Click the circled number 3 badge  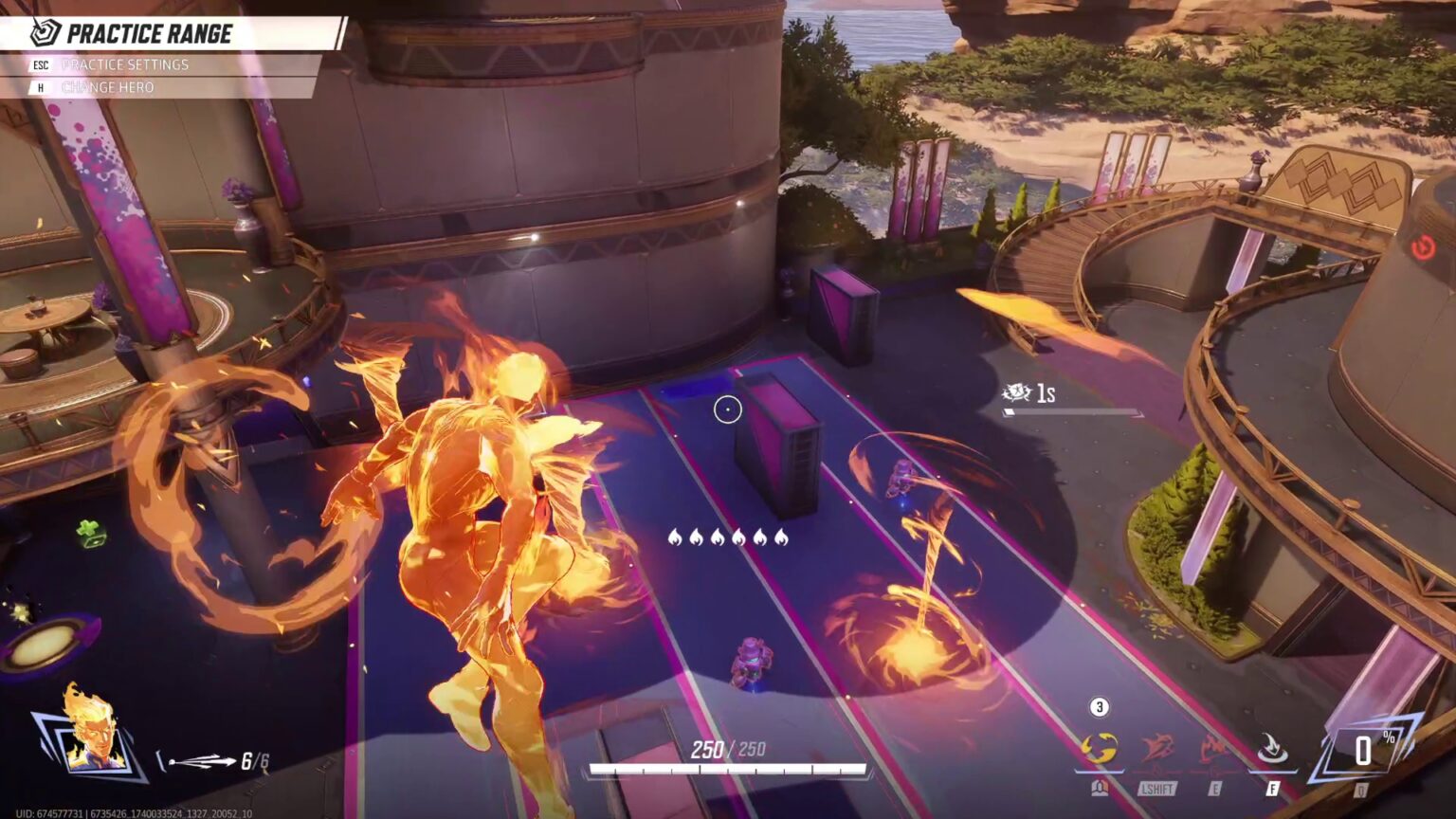point(1099,705)
